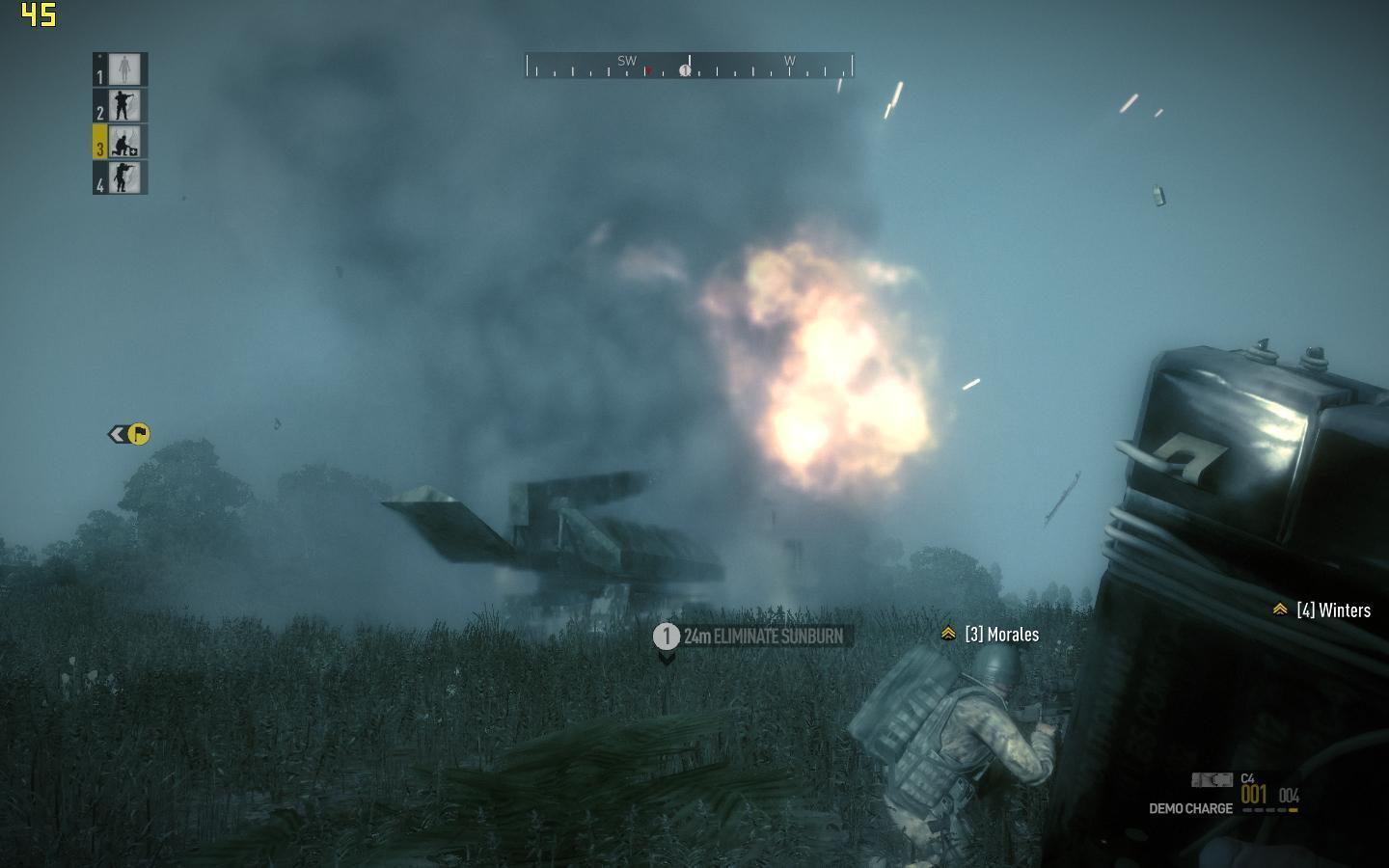
Task: Click the yellow flag waypoint indicator
Action: tap(138, 434)
